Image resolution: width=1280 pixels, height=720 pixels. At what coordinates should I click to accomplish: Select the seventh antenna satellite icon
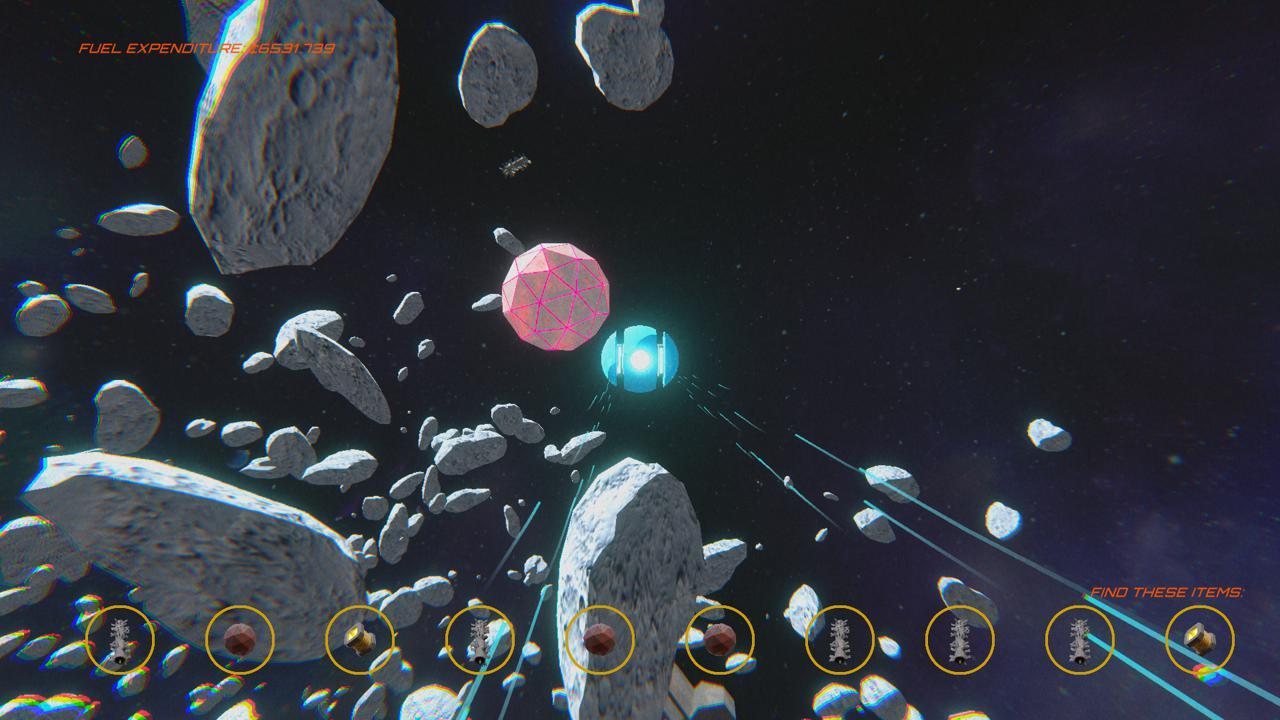(x=840, y=640)
